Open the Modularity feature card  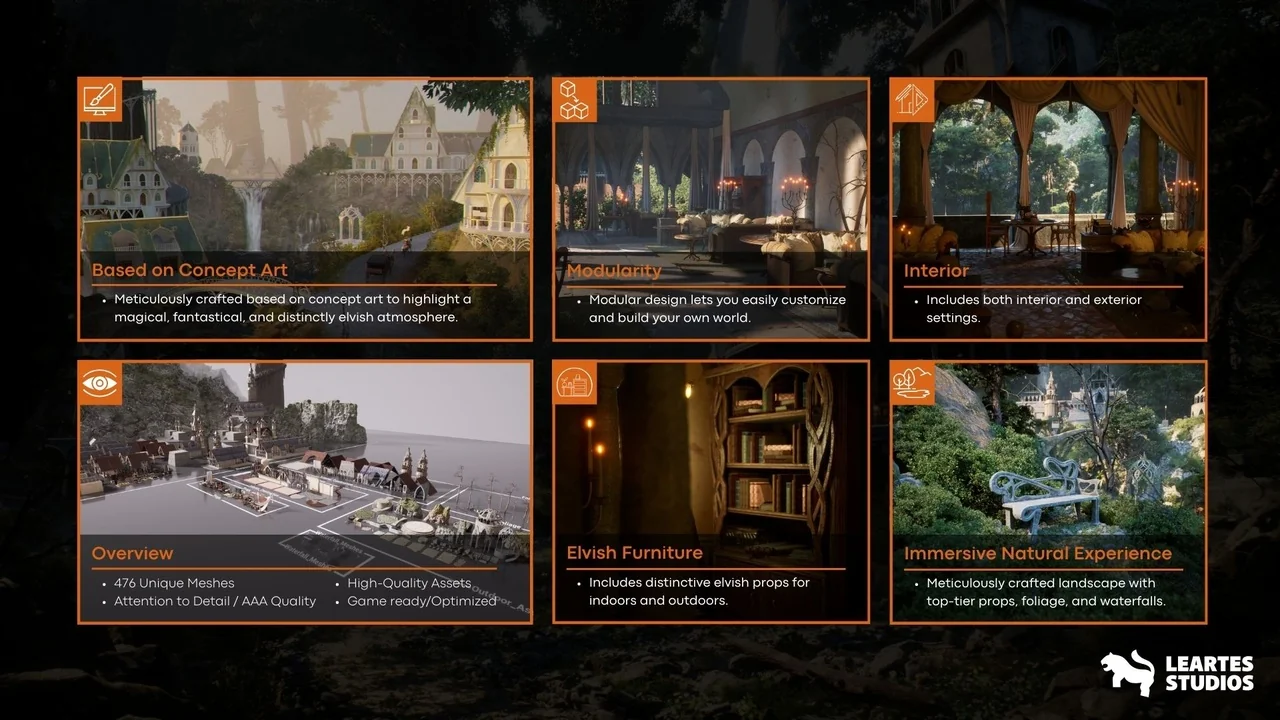[710, 209]
